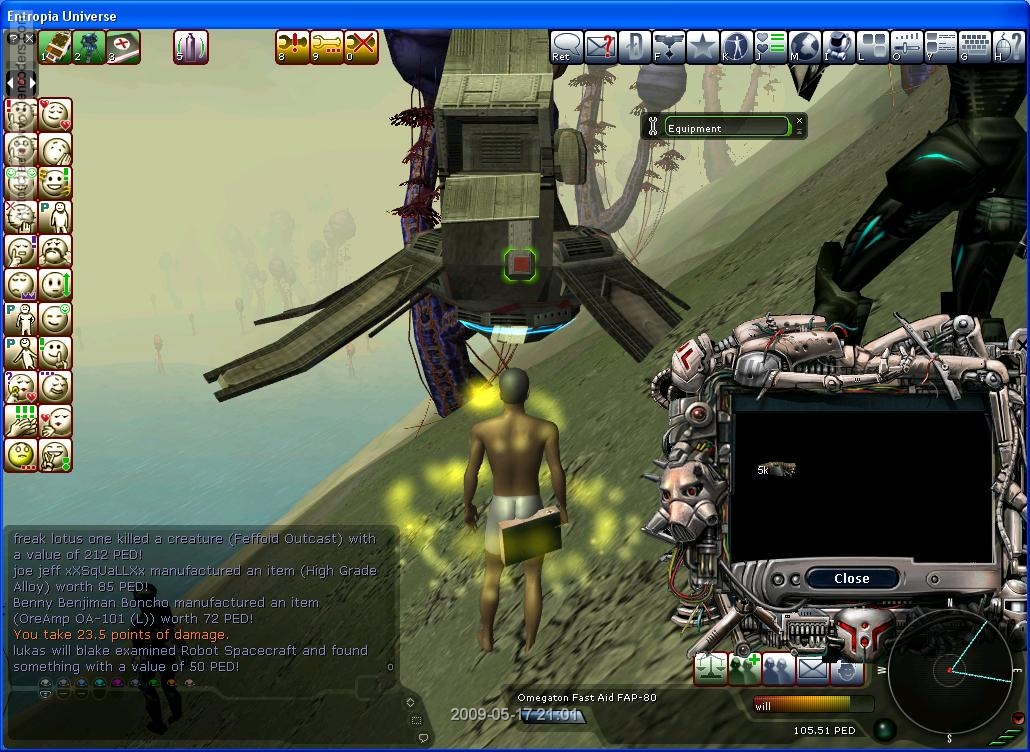This screenshot has width=1030, height=752.
Task: Open the options sliders icon
Action: 907,47
